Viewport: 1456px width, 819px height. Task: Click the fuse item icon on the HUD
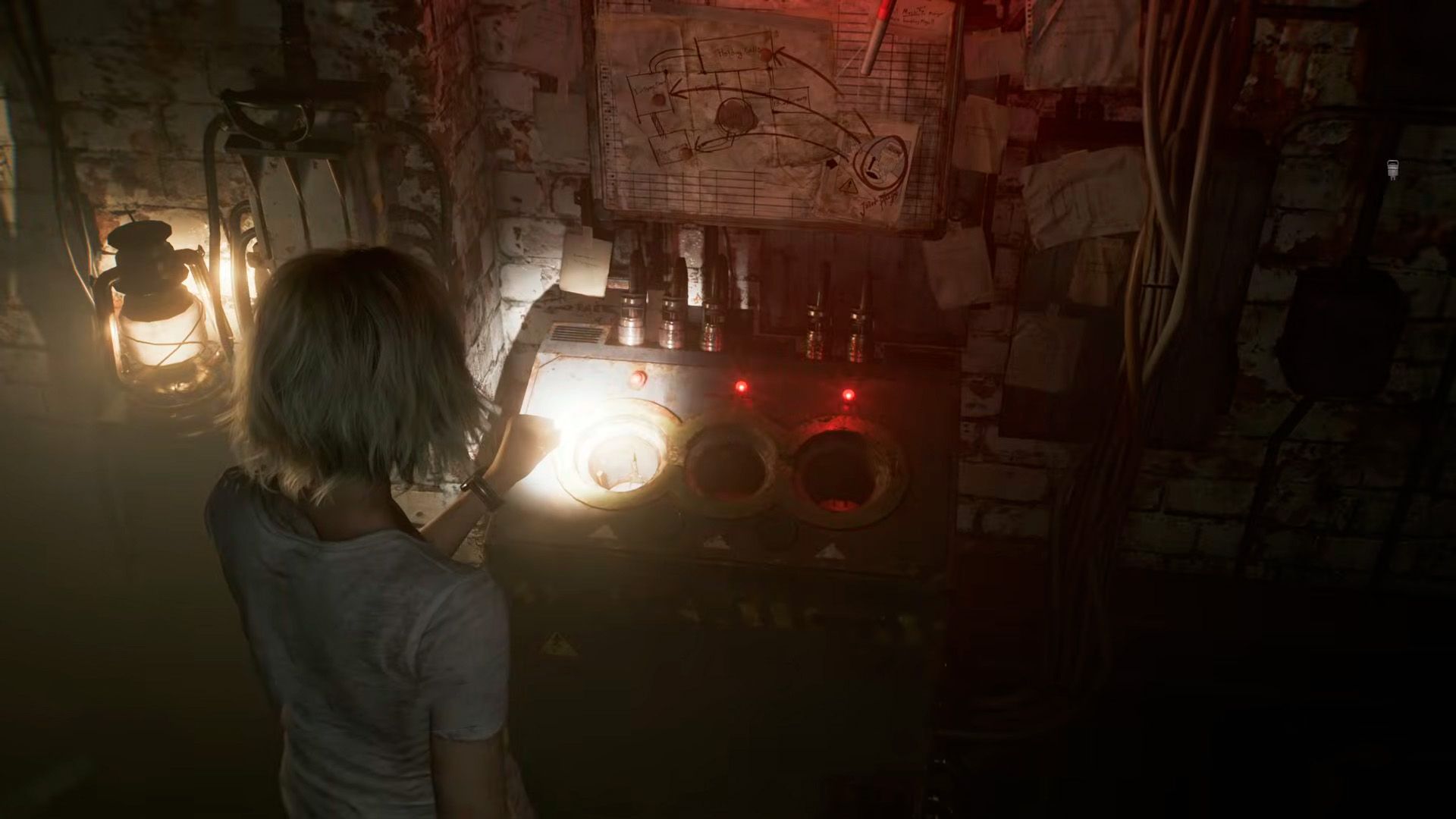(1392, 169)
